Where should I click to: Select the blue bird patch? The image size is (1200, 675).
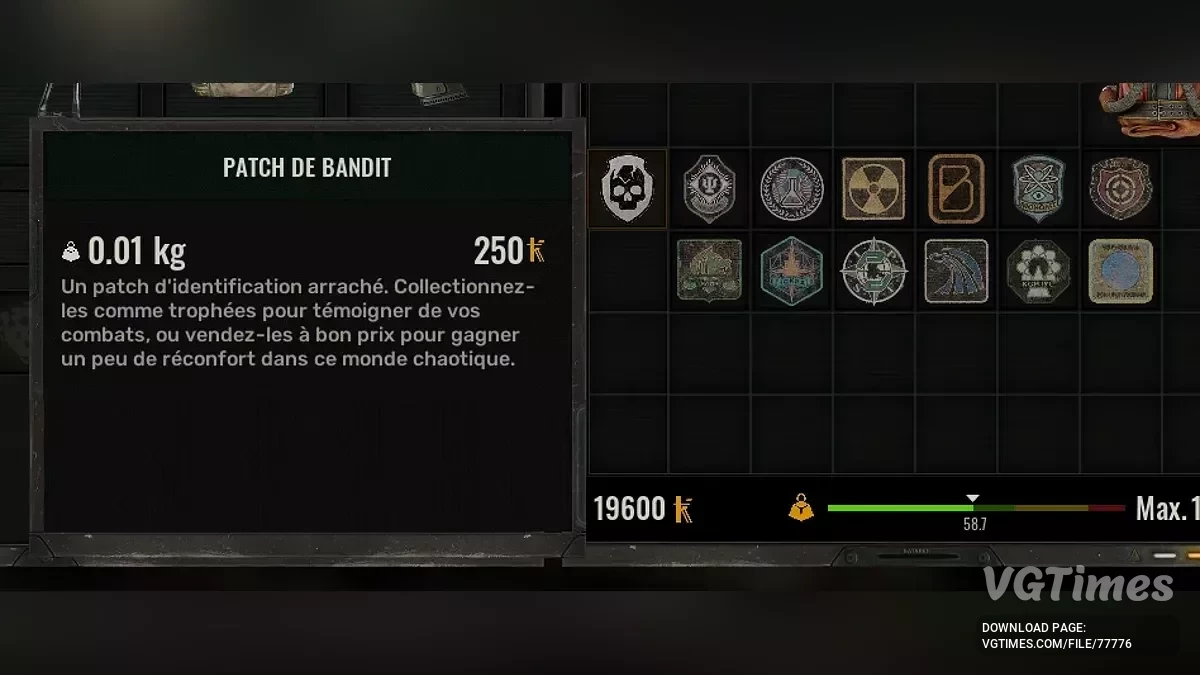(x=956, y=271)
